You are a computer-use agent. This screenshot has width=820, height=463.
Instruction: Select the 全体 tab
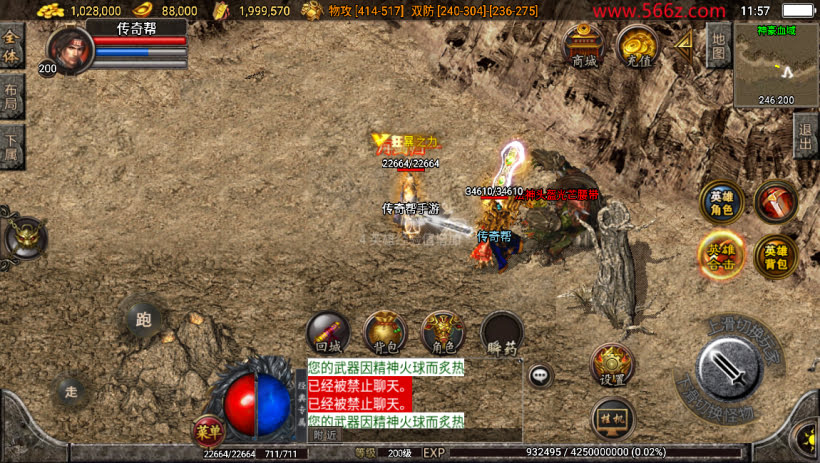pyautogui.click(x=12, y=45)
